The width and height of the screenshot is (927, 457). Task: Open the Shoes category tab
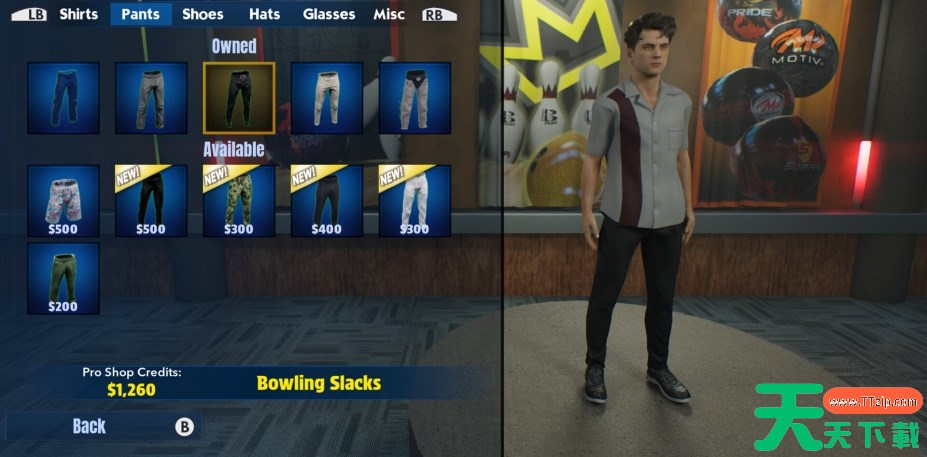click(202, 14)
